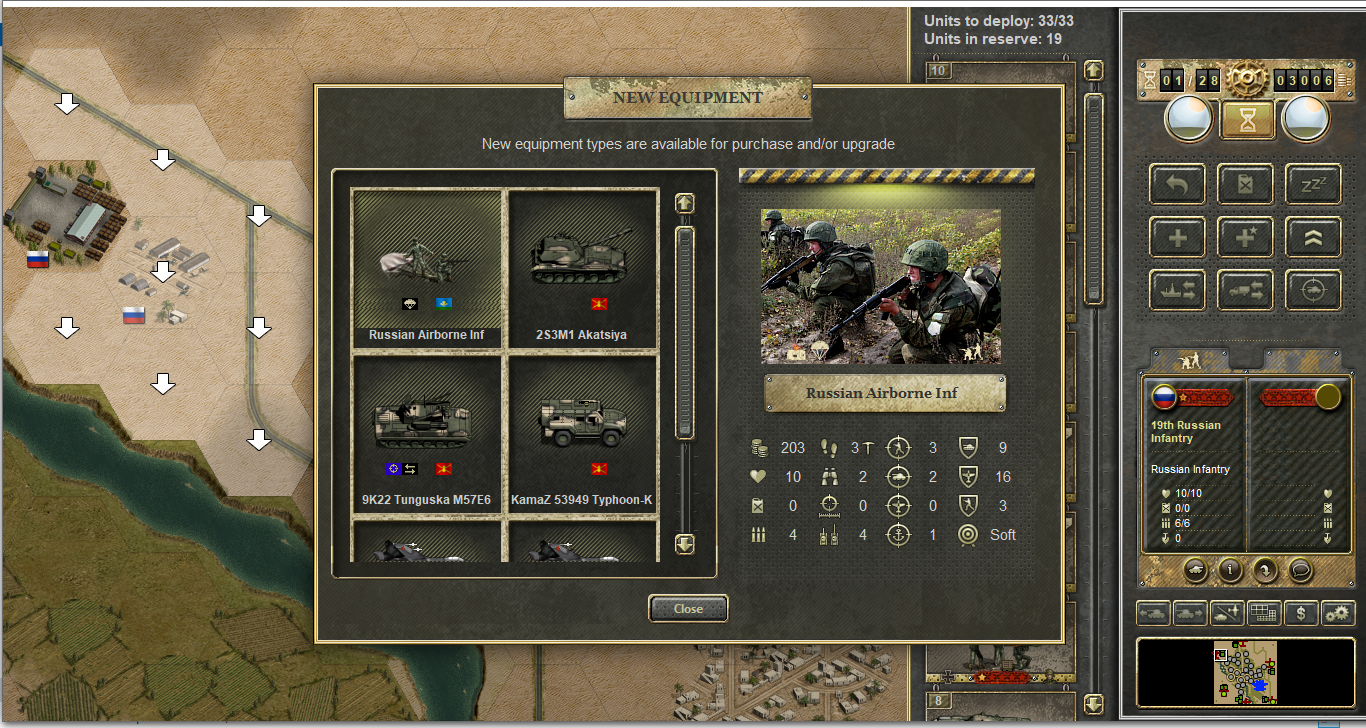
Task: Click the deploy list's down scroll arrow
Action: tap(1093, 704)
